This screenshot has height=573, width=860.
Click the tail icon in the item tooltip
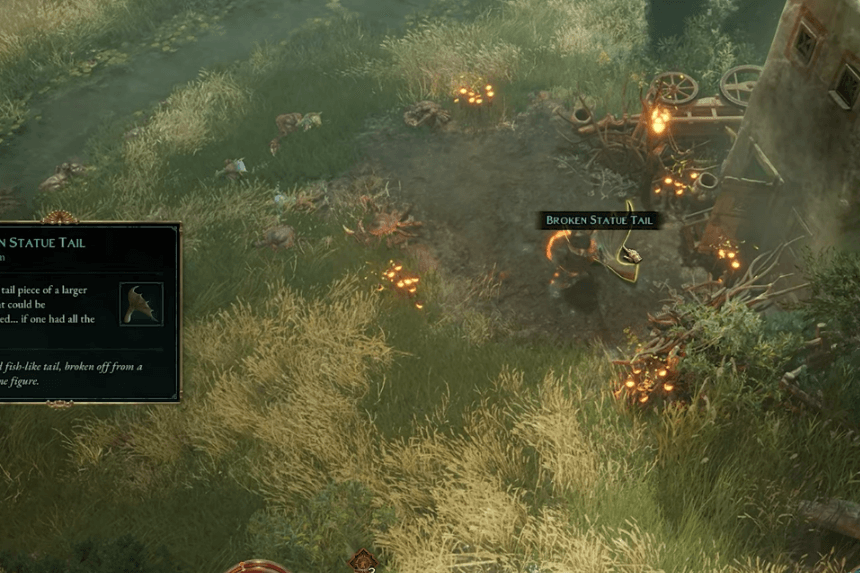tap(141, 304)
